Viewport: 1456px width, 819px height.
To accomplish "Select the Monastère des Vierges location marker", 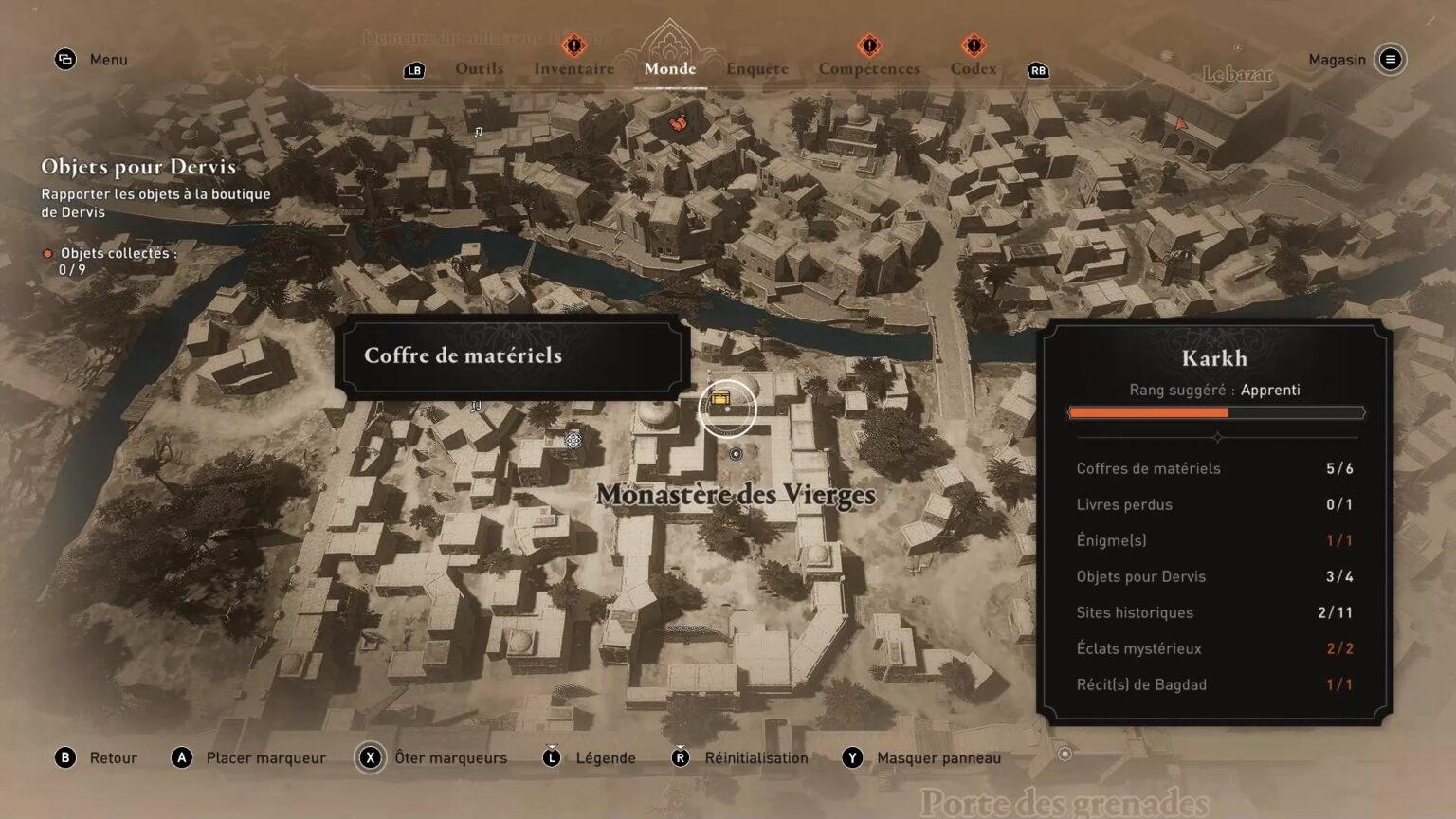I will click(736, 454).
